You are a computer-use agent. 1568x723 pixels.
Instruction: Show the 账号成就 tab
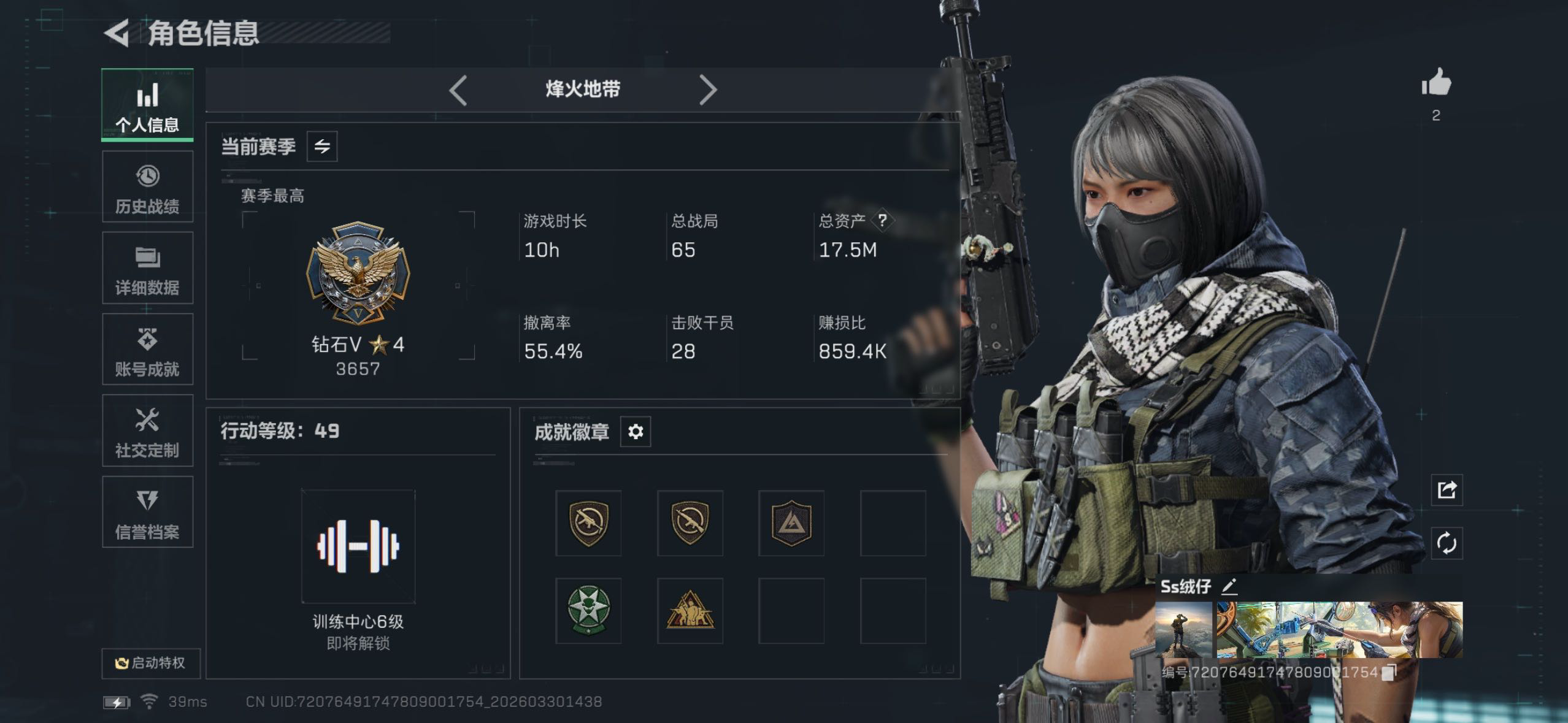[x=147, y=350]
